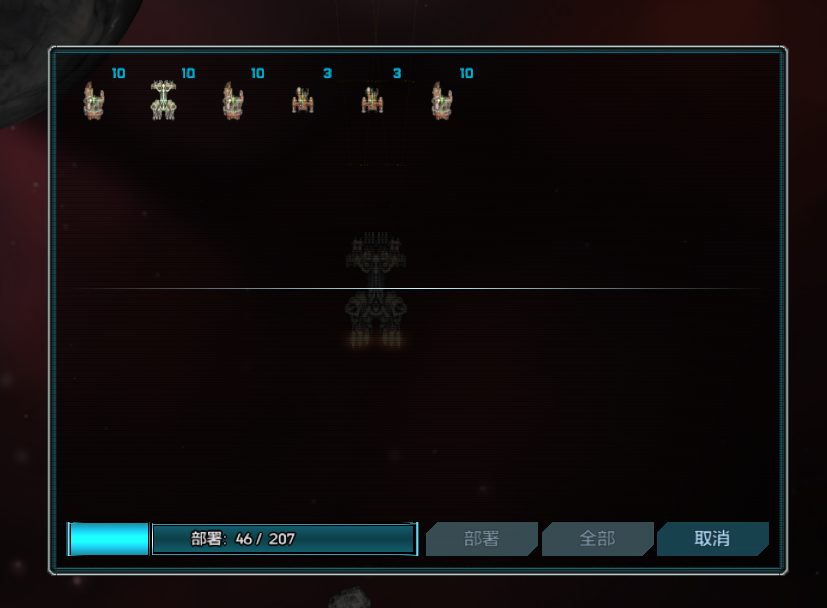Select the wide symmetrical ship costing 10

(x=163, y=100)
